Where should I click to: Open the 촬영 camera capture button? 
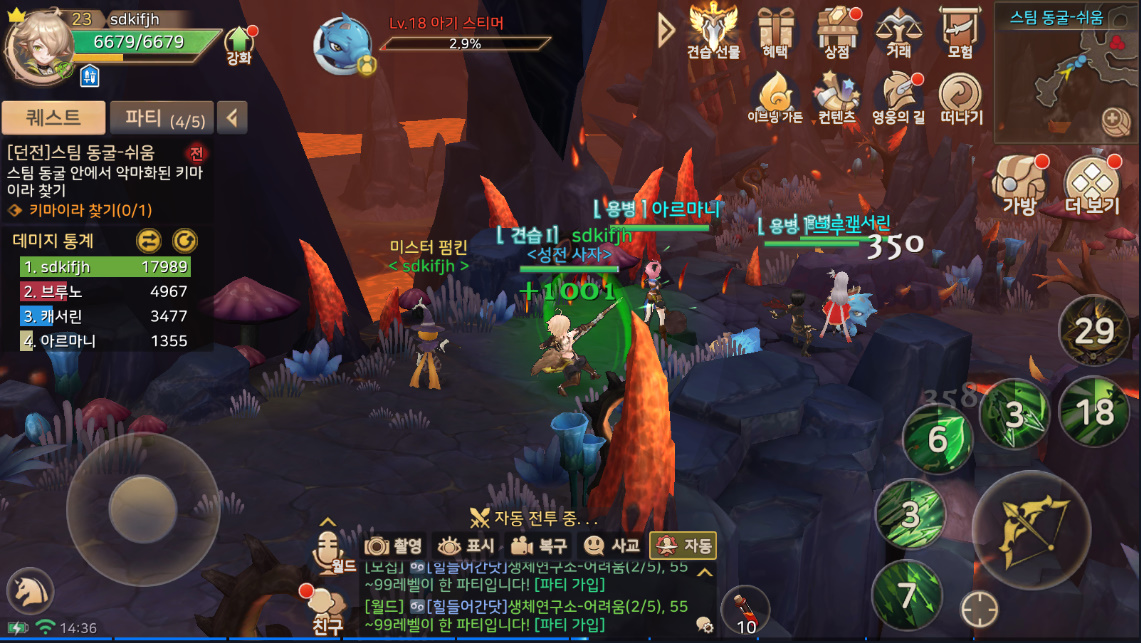[x=394, y=546]
